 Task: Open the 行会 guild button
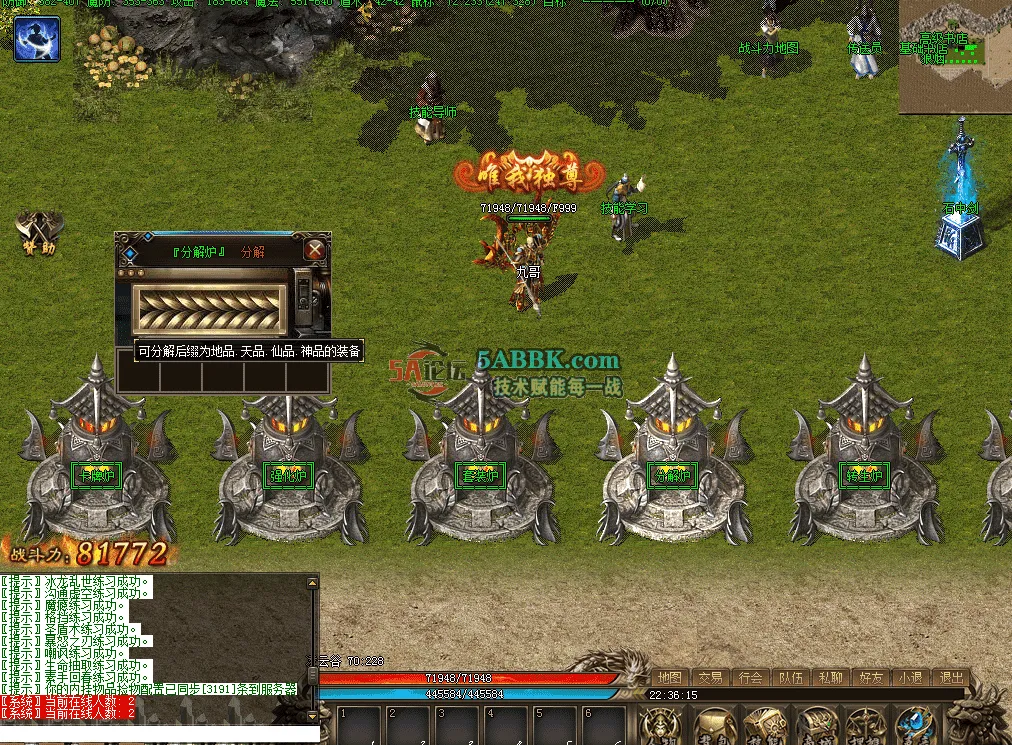750,677
